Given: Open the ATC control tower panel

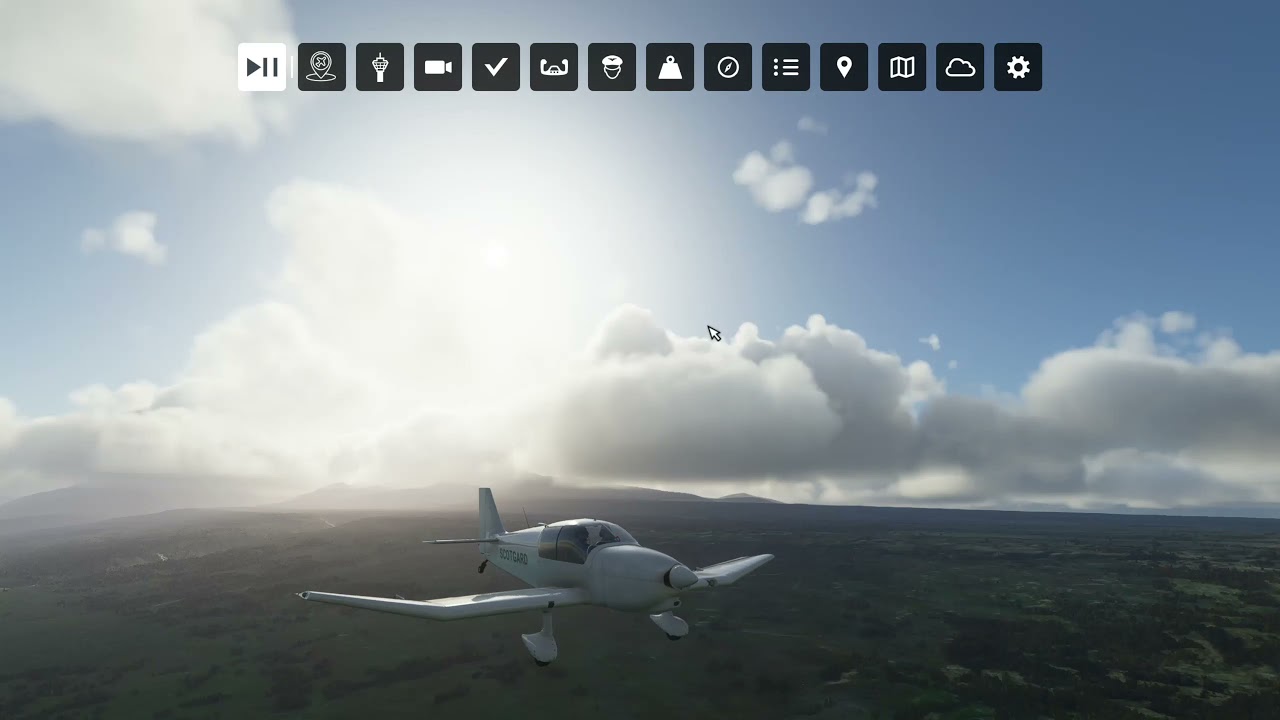Looking at the screenshot, I should pyautogui.click(x=380, y=67).
